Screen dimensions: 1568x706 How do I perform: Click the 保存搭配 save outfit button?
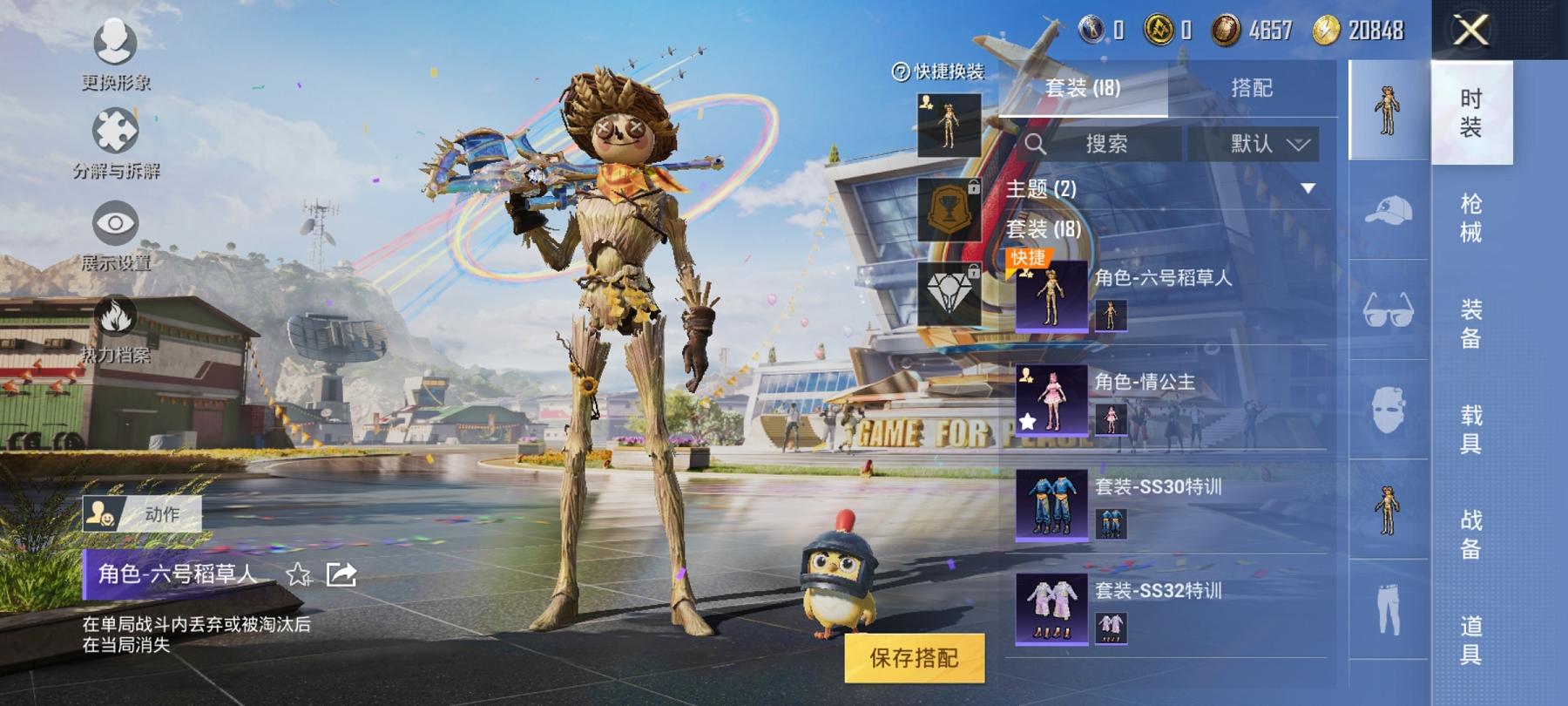(x=914, y=658)
